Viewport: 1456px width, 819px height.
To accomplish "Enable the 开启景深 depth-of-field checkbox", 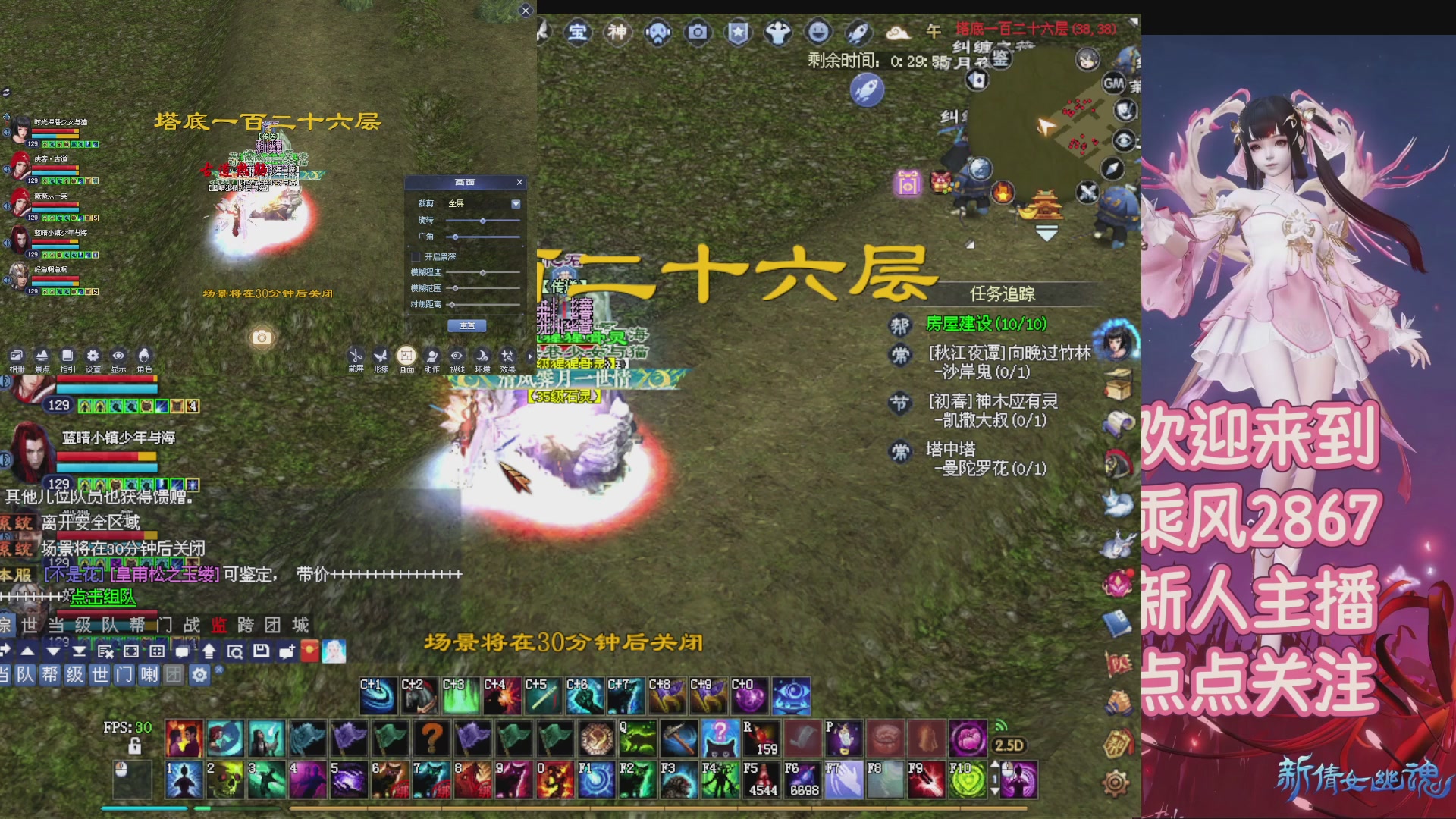I will pos(416,257).
